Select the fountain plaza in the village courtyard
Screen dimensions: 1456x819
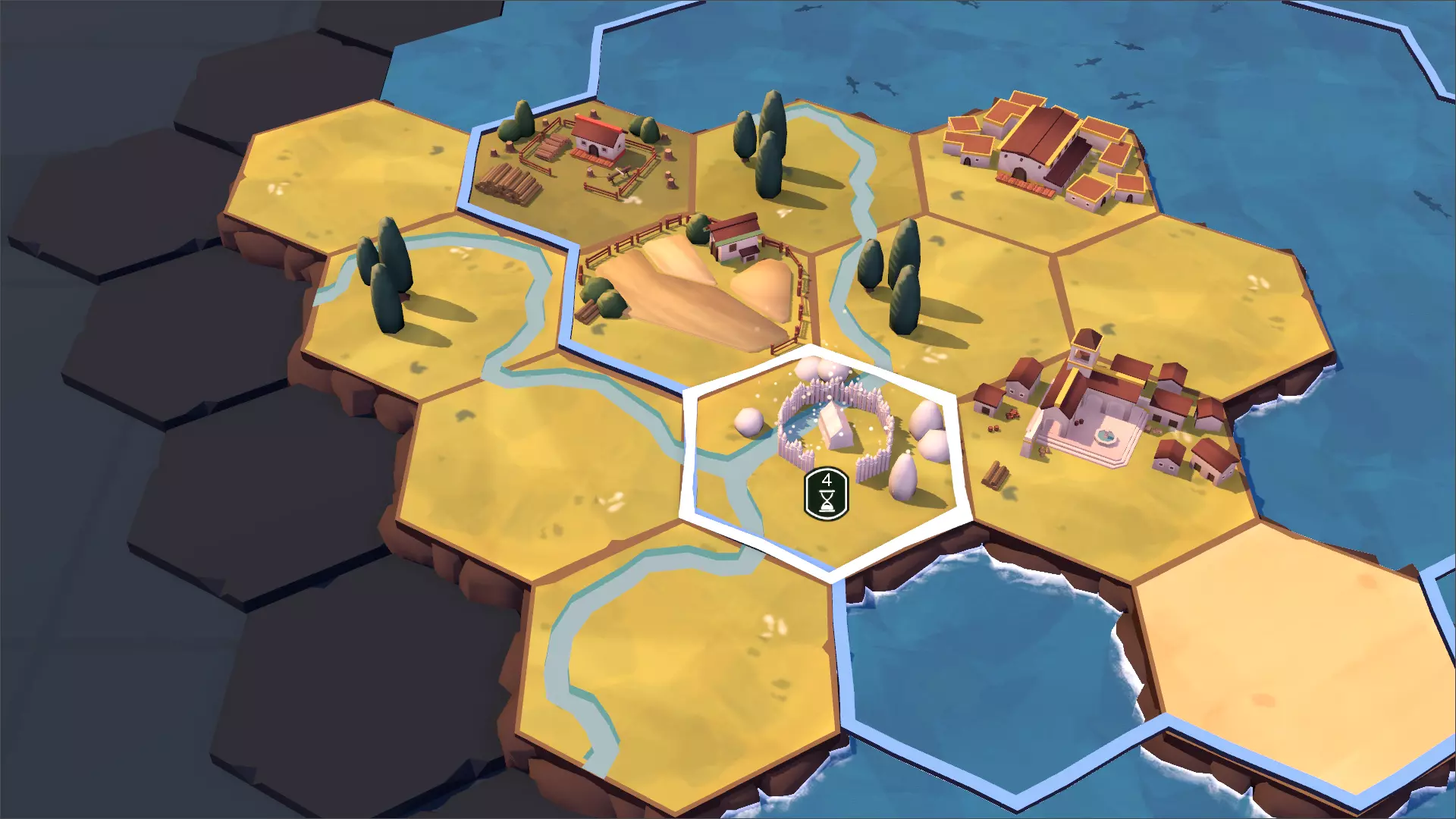click(x=1106, y=436)
